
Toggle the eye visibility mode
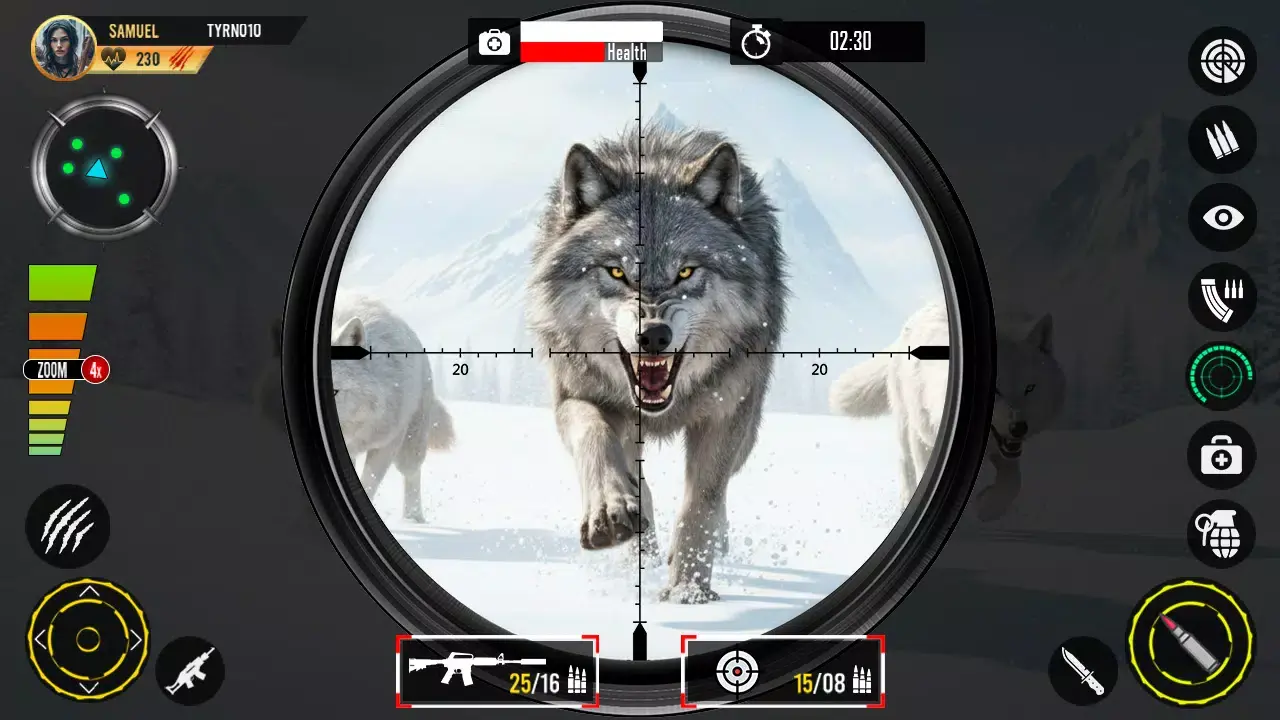point(1220,218)
